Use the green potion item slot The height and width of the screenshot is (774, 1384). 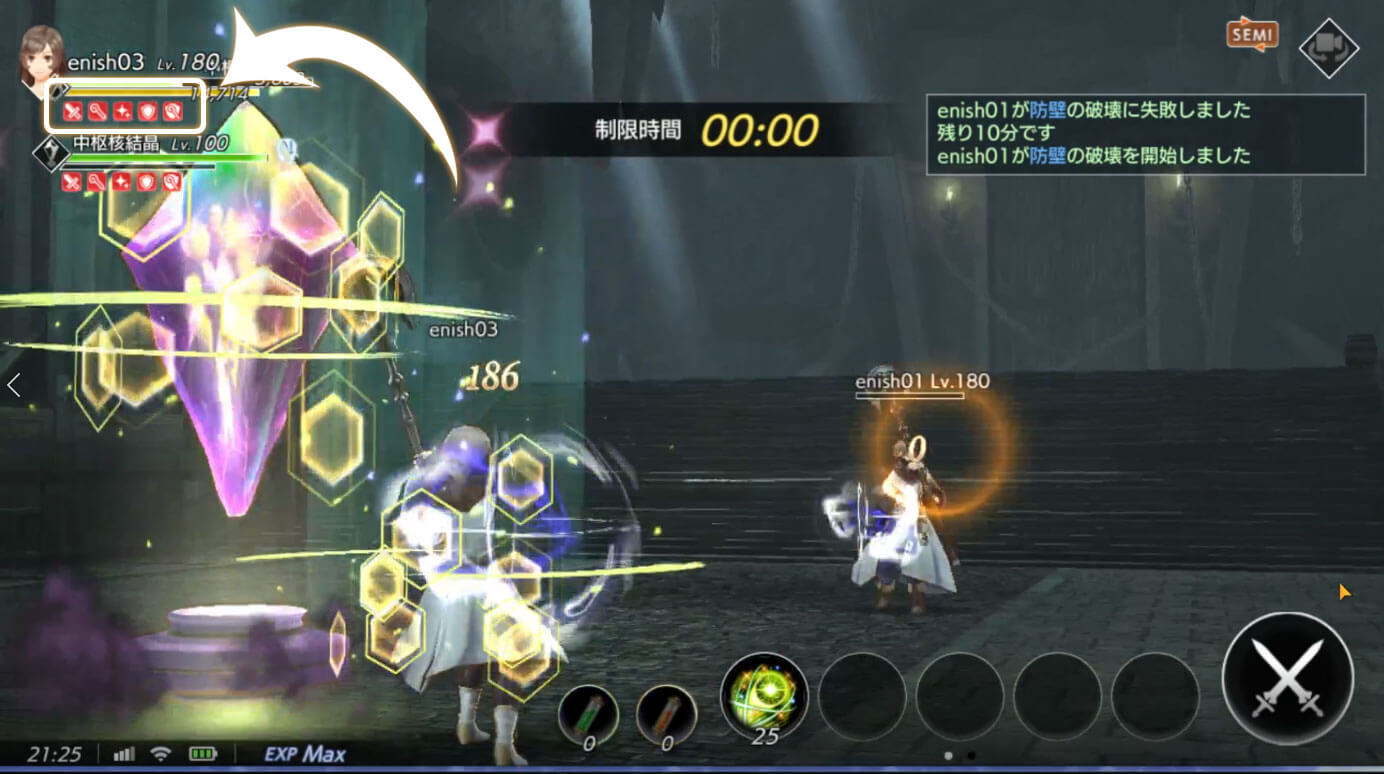click(x=588, y=715)
